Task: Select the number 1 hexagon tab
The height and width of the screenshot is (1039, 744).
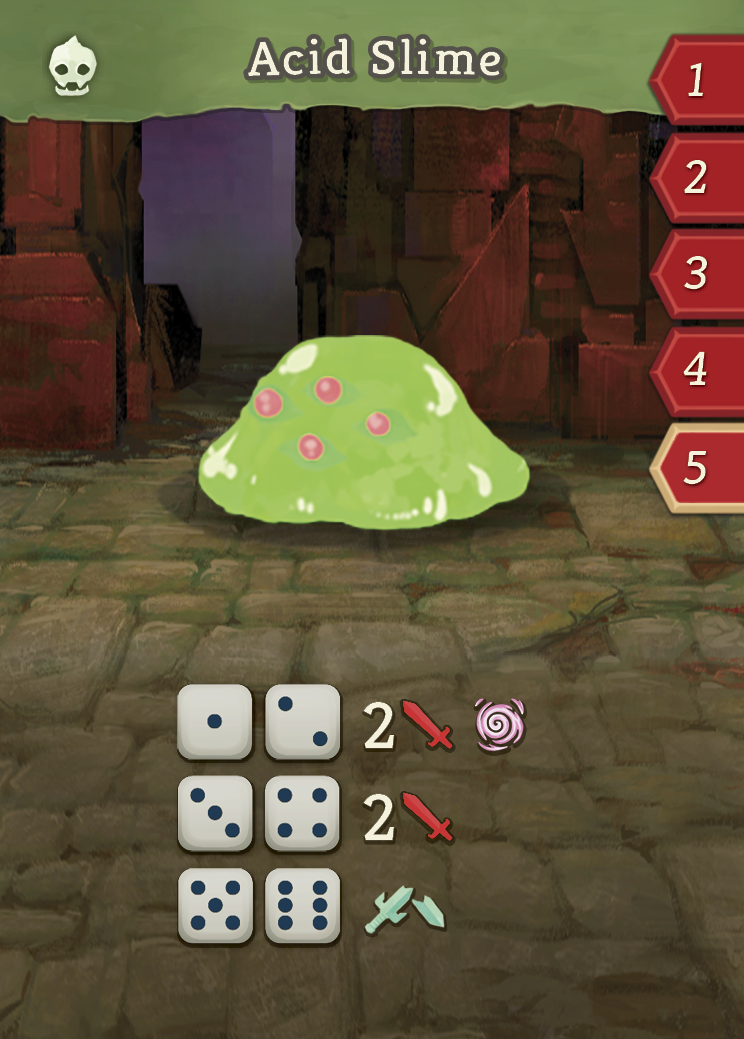Action: pos(699,80)
